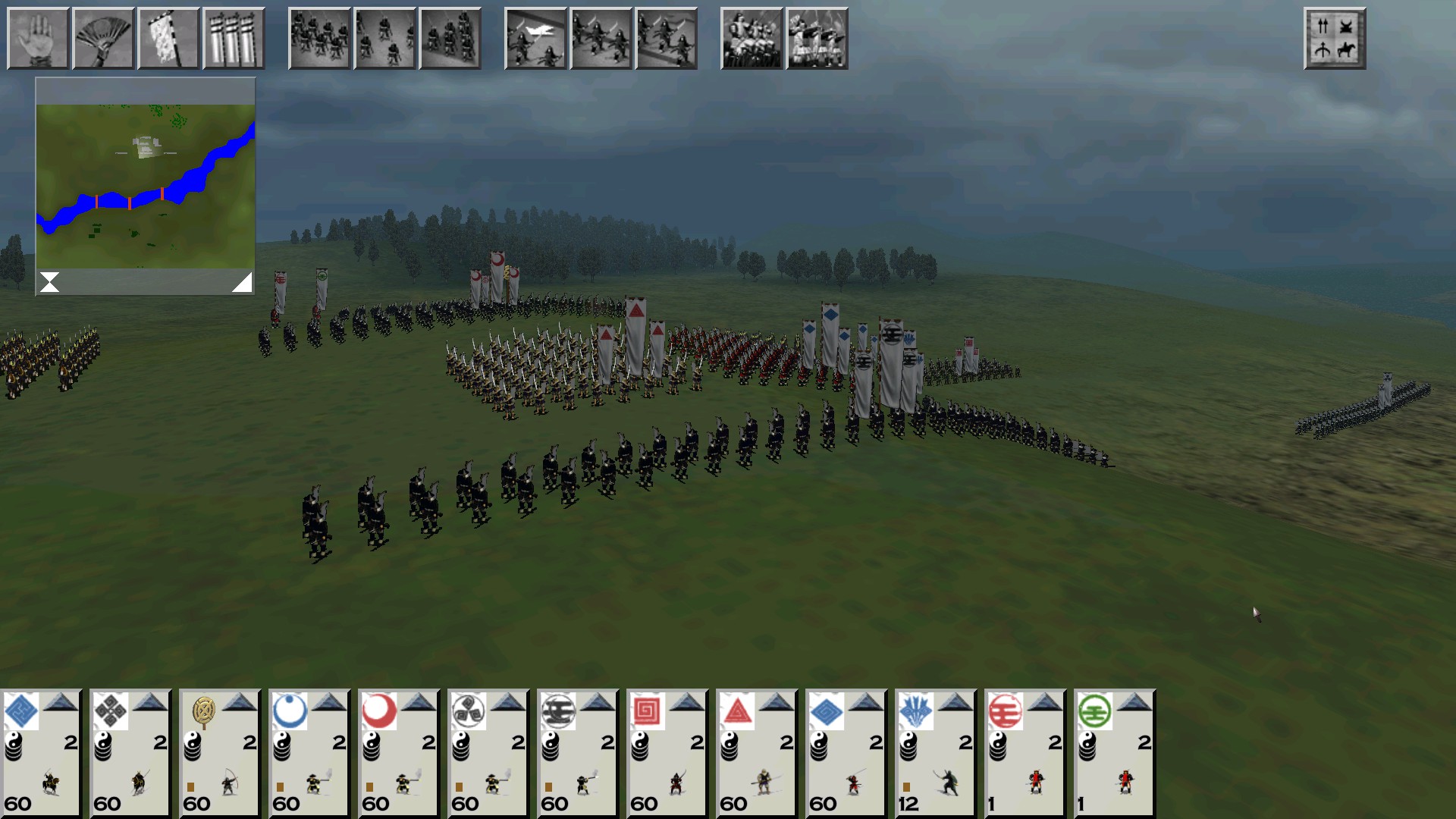
Task: Click the triple banners formation icon
Action: point(234,38)
